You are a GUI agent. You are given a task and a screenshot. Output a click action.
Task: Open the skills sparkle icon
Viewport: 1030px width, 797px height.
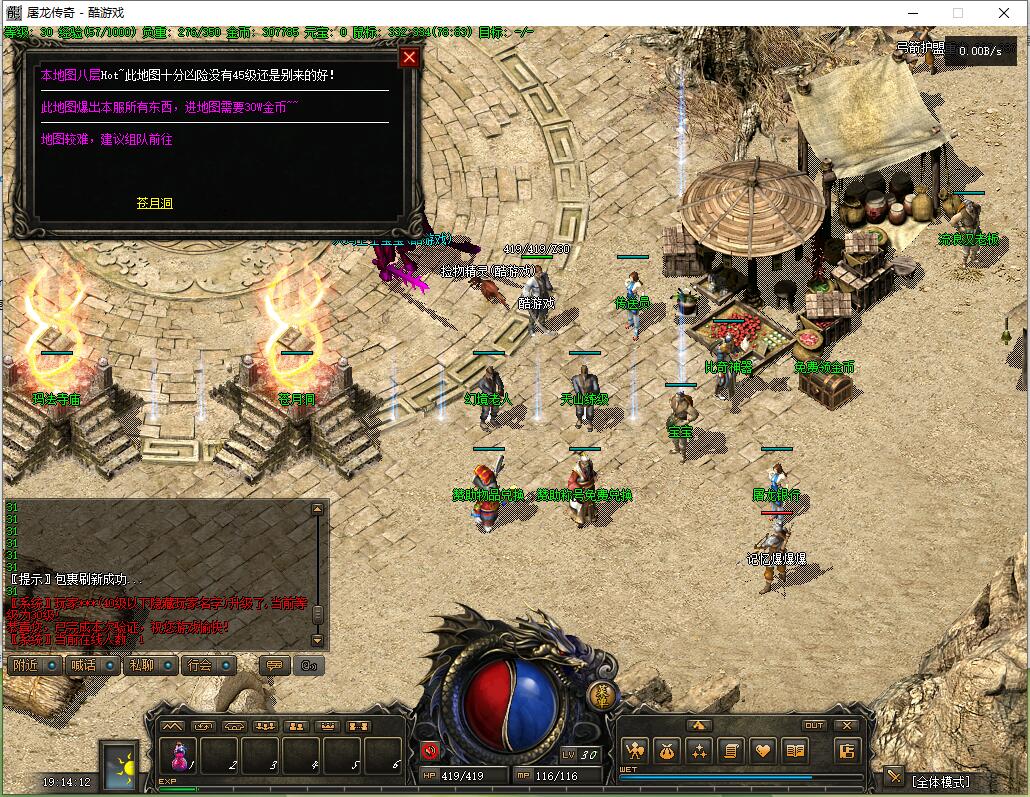699,750
